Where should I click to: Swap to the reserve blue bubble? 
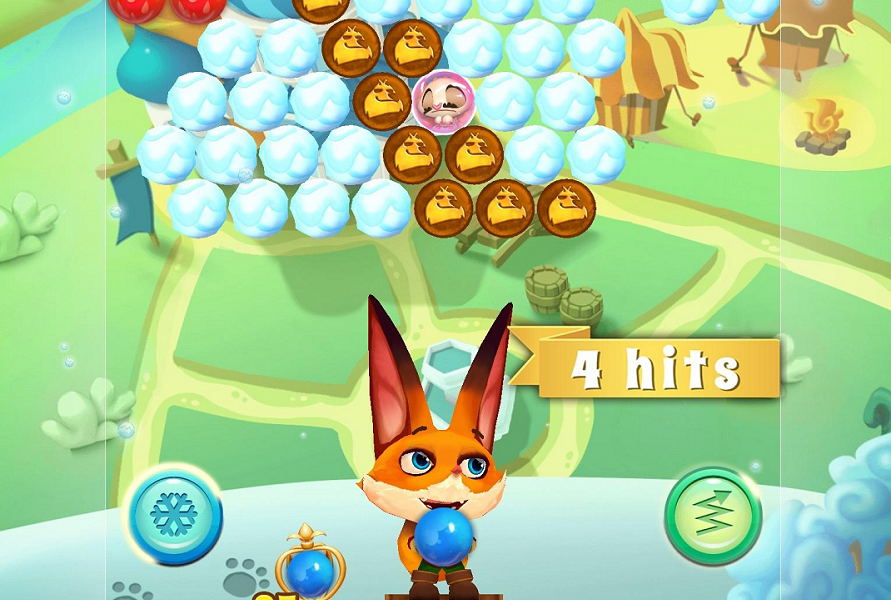pyautogui.click(x=308, y=570)
